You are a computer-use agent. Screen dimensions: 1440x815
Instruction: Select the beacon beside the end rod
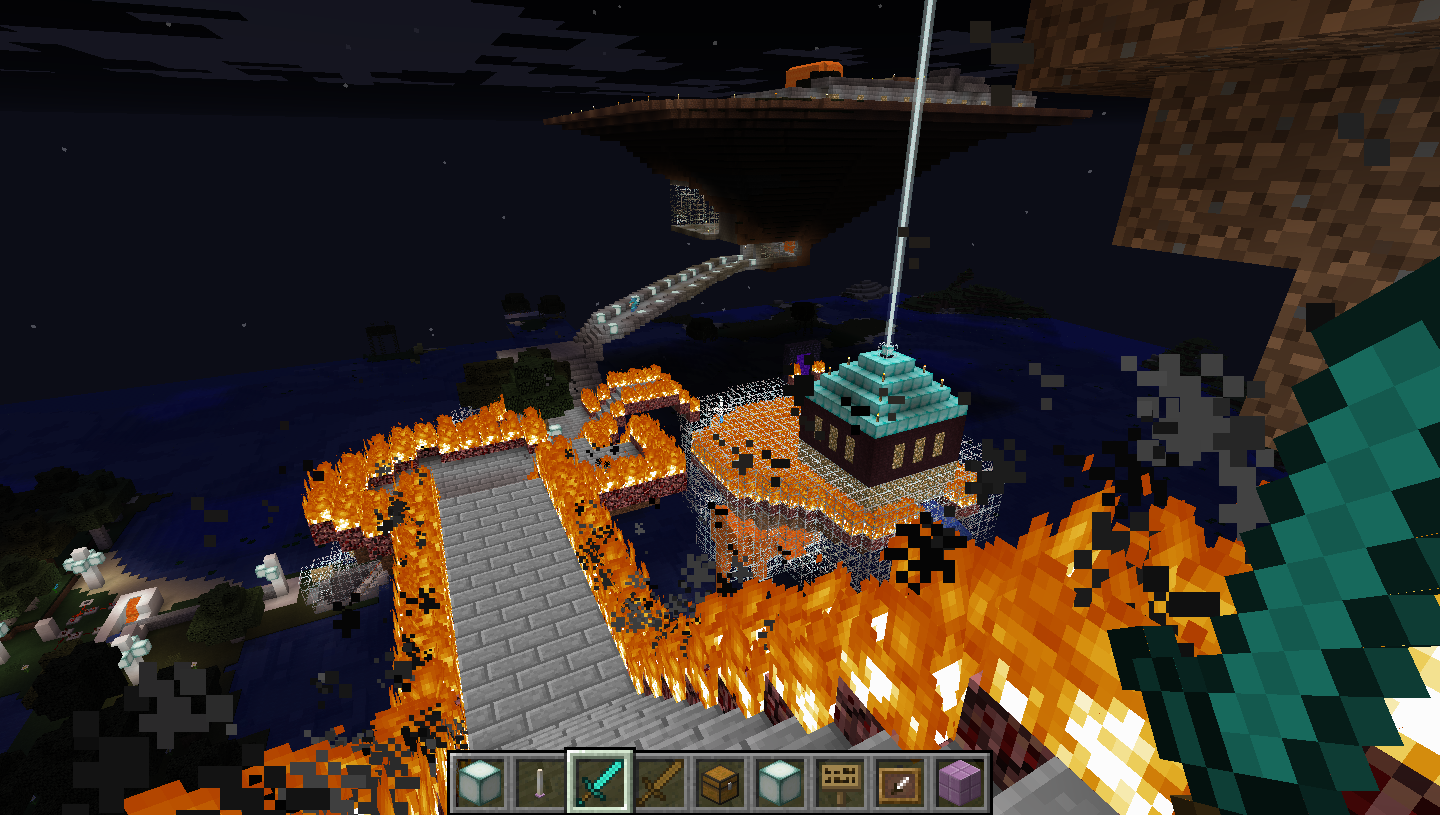coord(480,781)
